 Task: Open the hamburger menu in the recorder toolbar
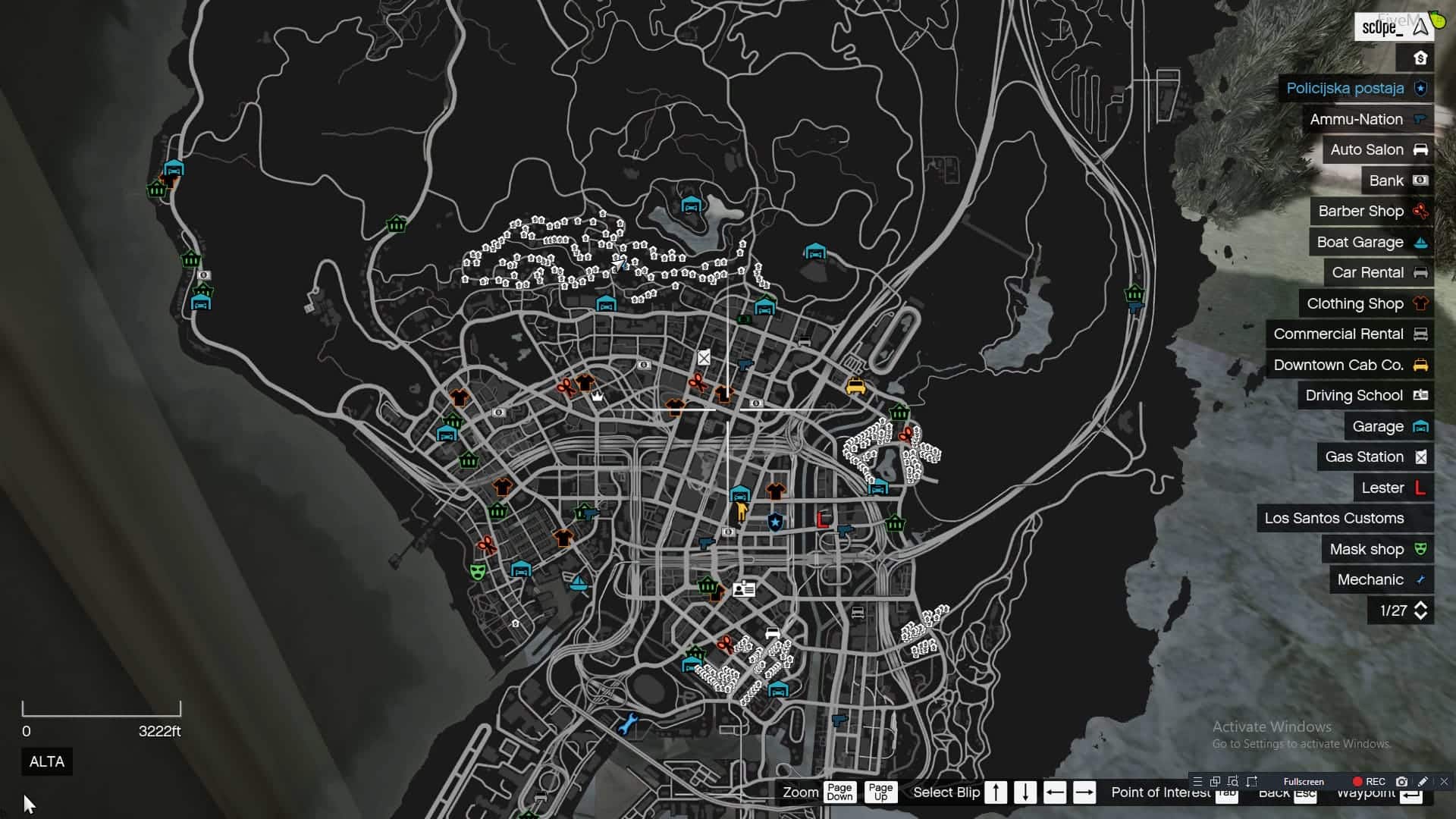click(x=1198, y=781)
